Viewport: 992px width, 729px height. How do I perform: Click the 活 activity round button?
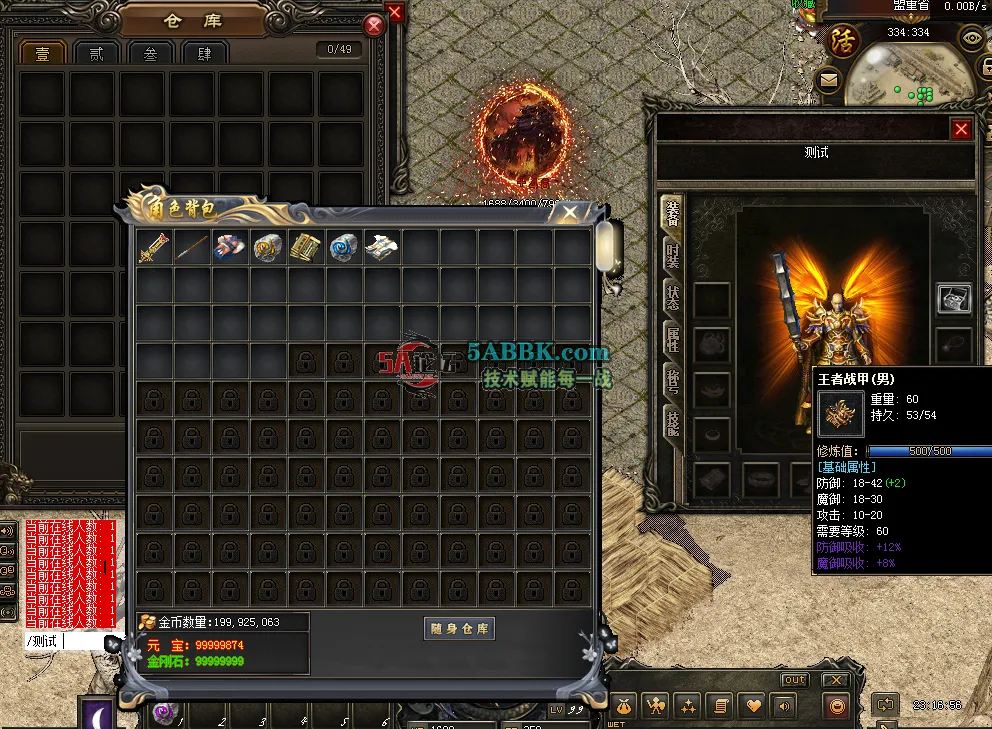tap(844, 40)
